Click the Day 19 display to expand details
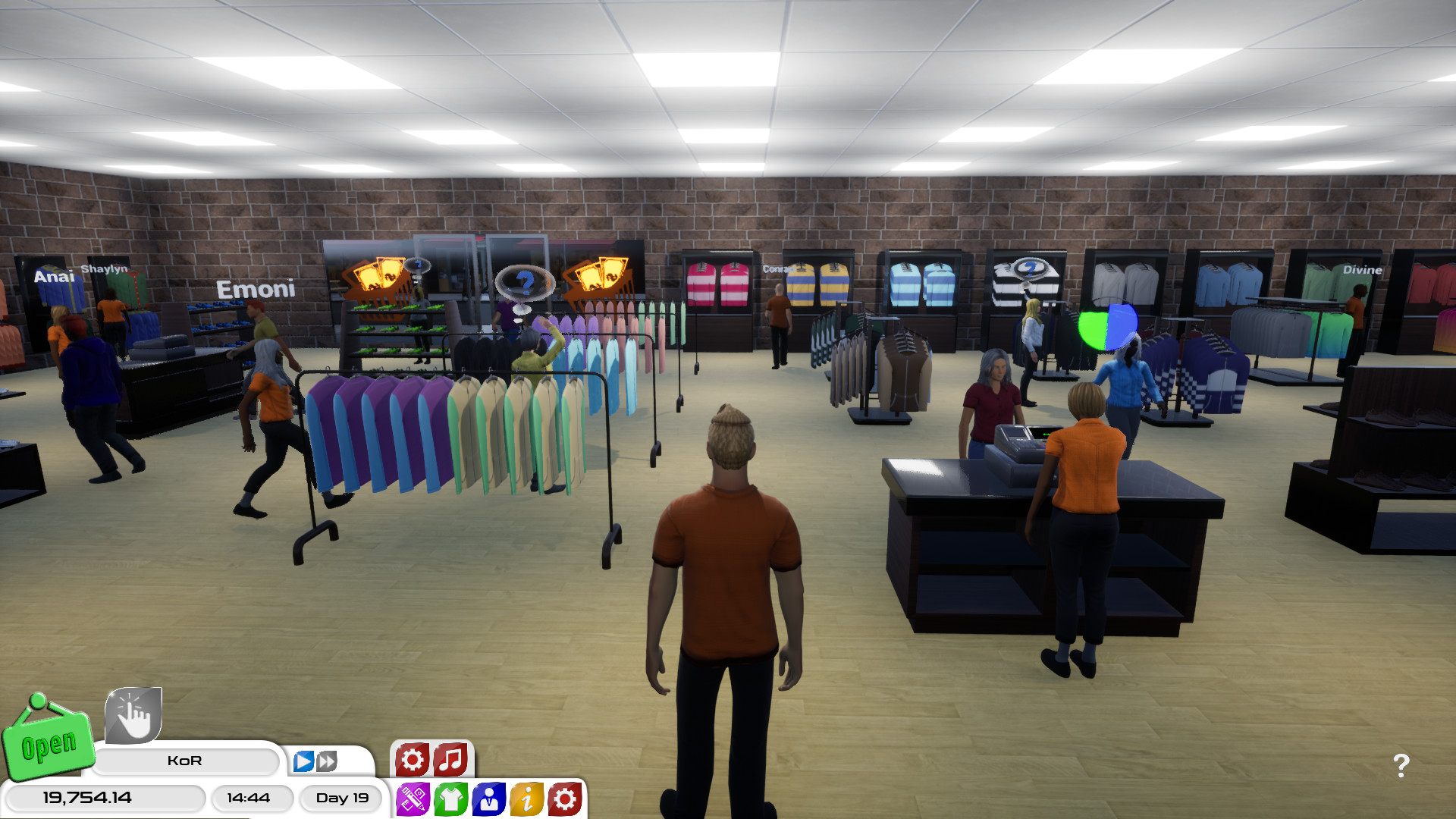1456x819 pixels. click(340, 798)
